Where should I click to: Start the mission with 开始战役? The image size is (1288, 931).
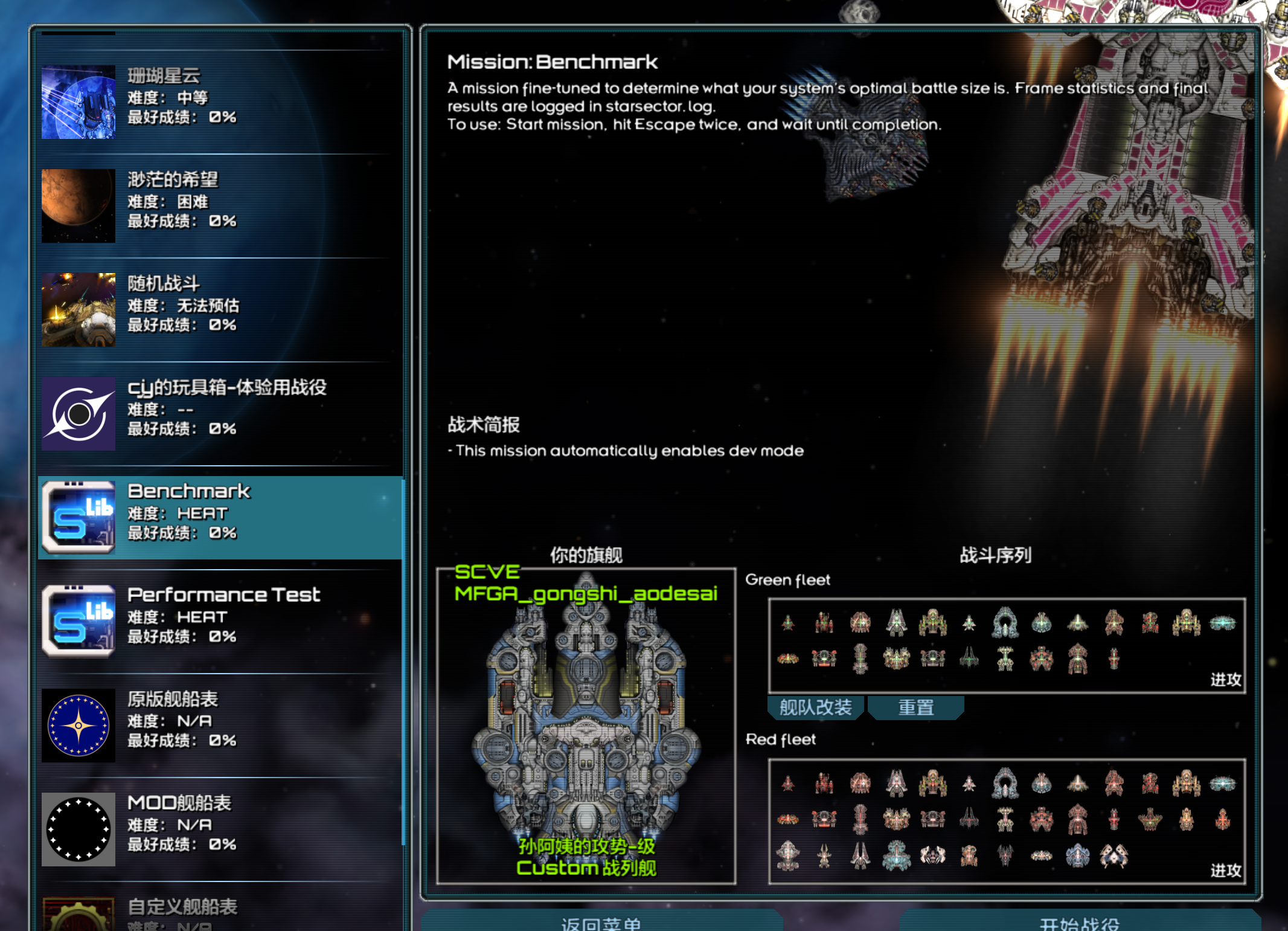click(1079, 921)
